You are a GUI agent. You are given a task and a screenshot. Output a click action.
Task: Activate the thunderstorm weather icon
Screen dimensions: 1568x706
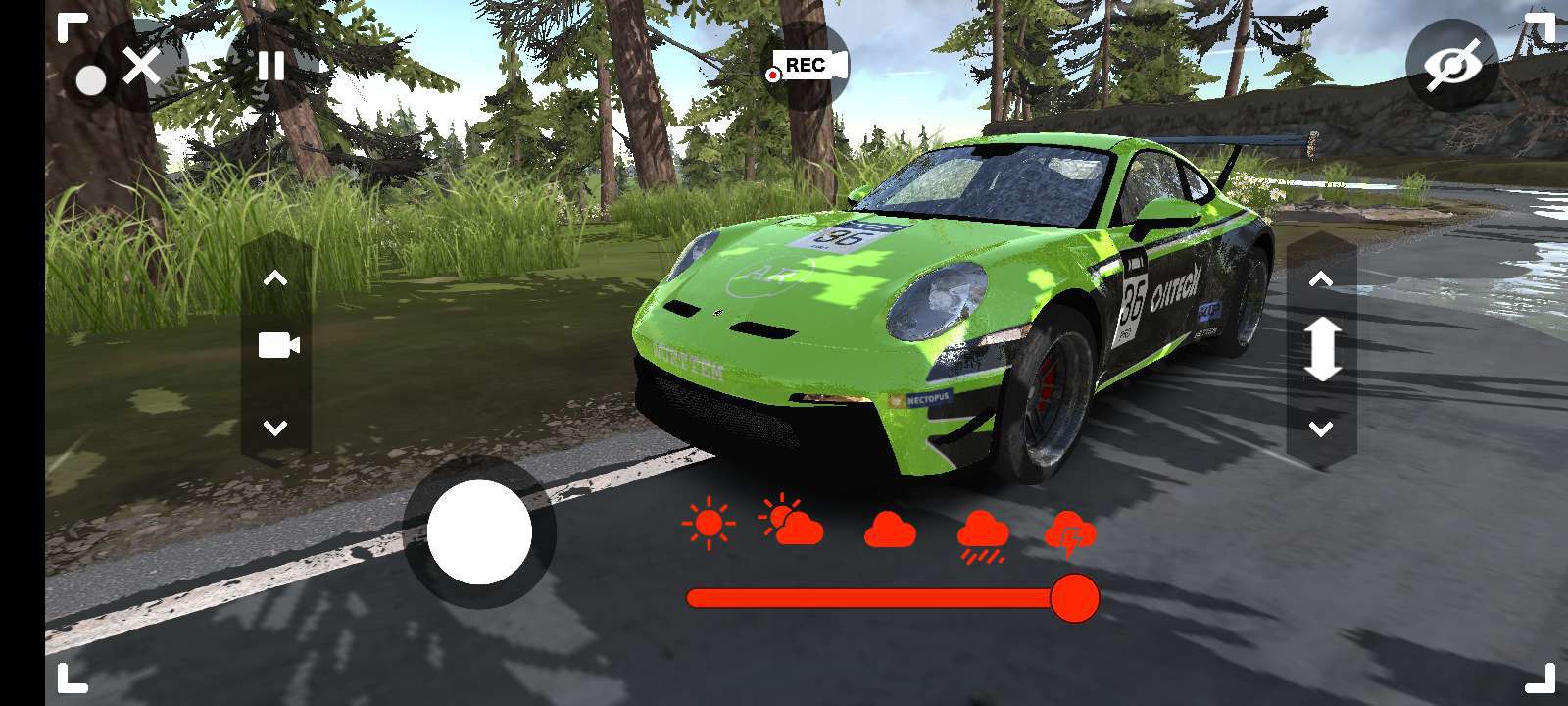[1070, 533]
